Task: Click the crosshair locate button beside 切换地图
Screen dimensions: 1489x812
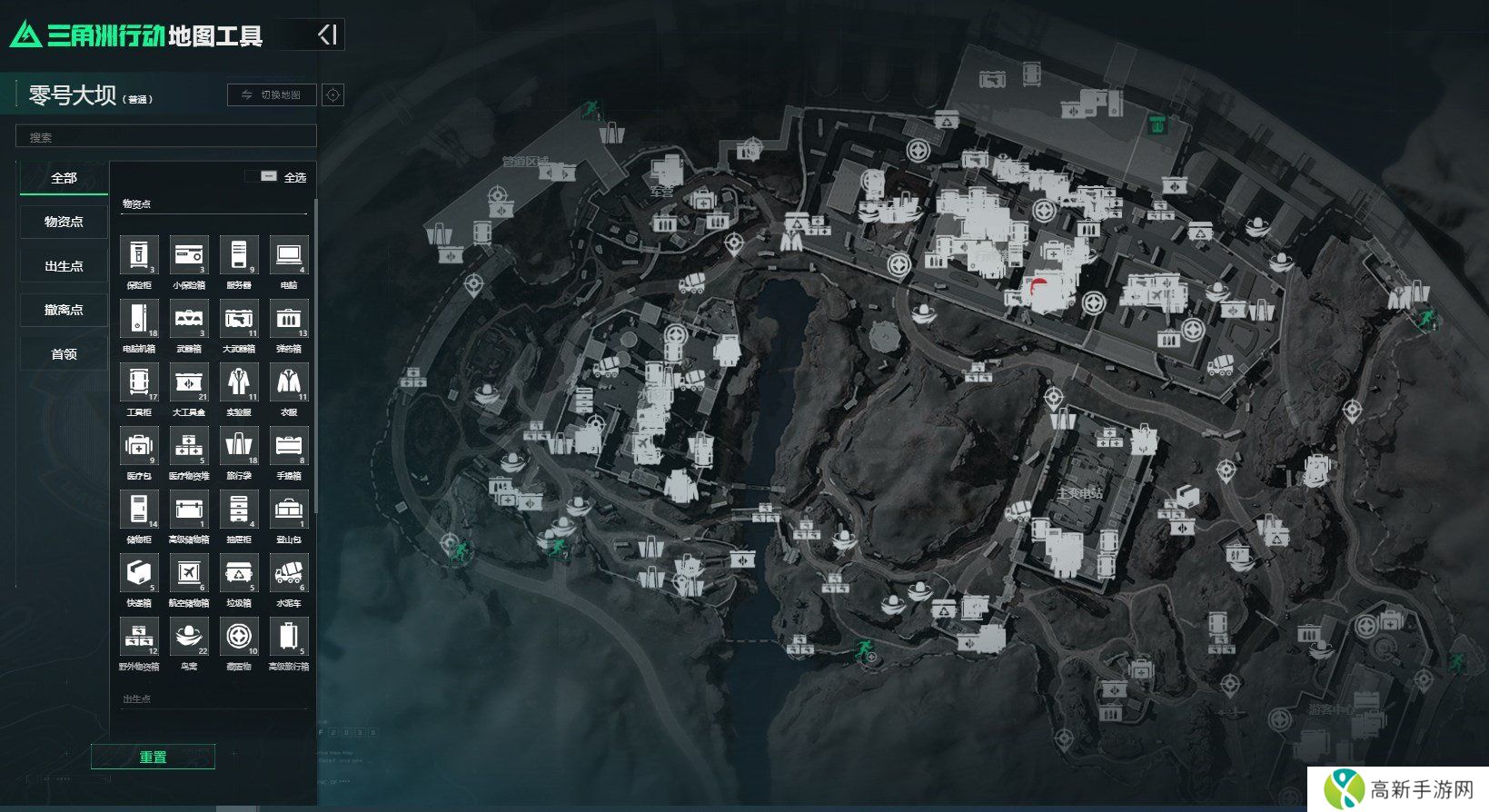Action: (x=333, y=94)
